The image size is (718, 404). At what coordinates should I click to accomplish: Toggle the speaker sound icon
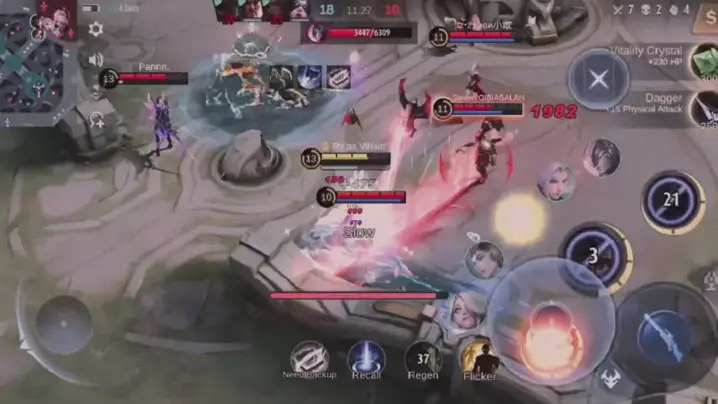(96, 60)
